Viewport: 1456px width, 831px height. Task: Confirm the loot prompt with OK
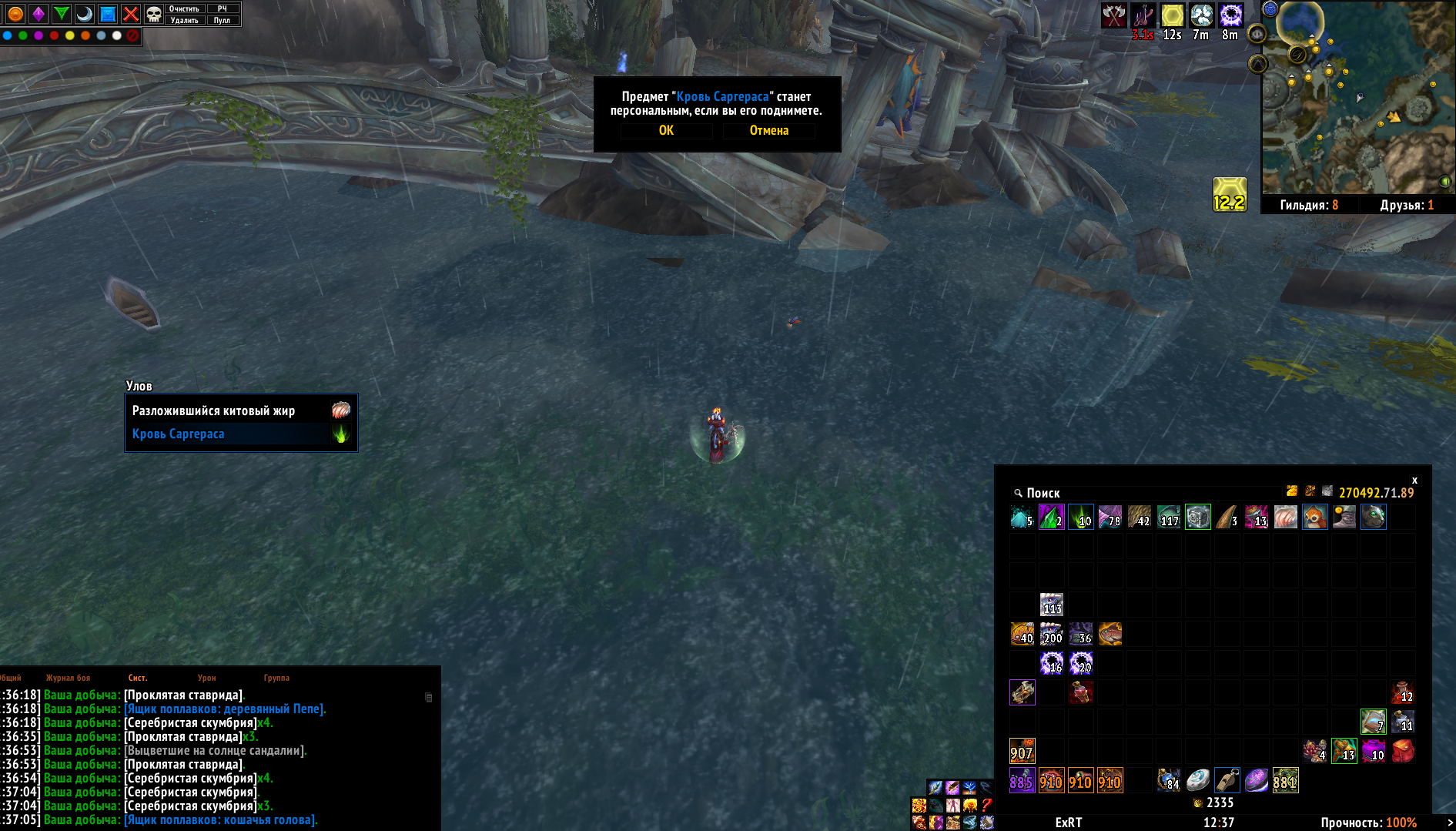pos(666,131)
